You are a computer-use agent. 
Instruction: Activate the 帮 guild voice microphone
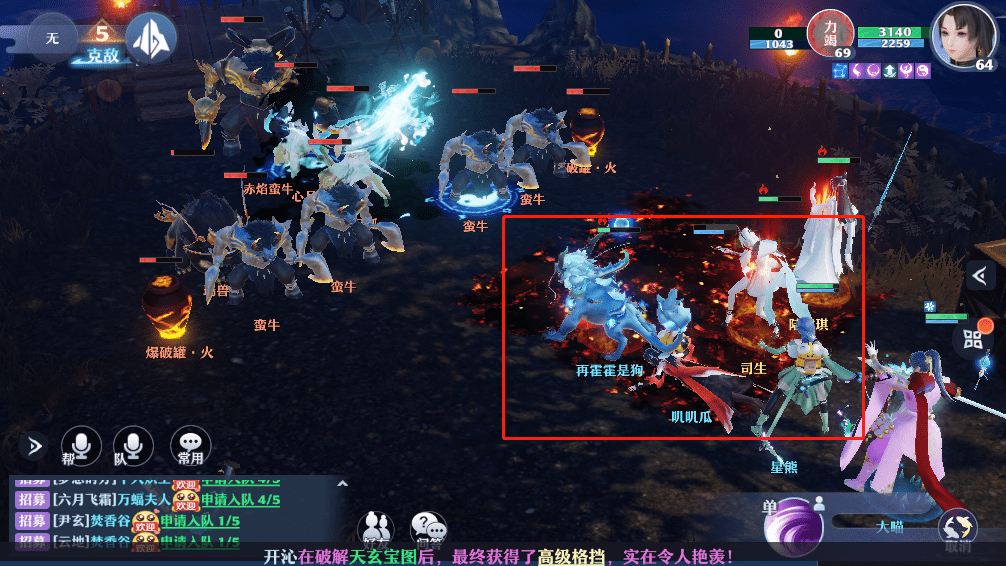[x=81, y=446]
